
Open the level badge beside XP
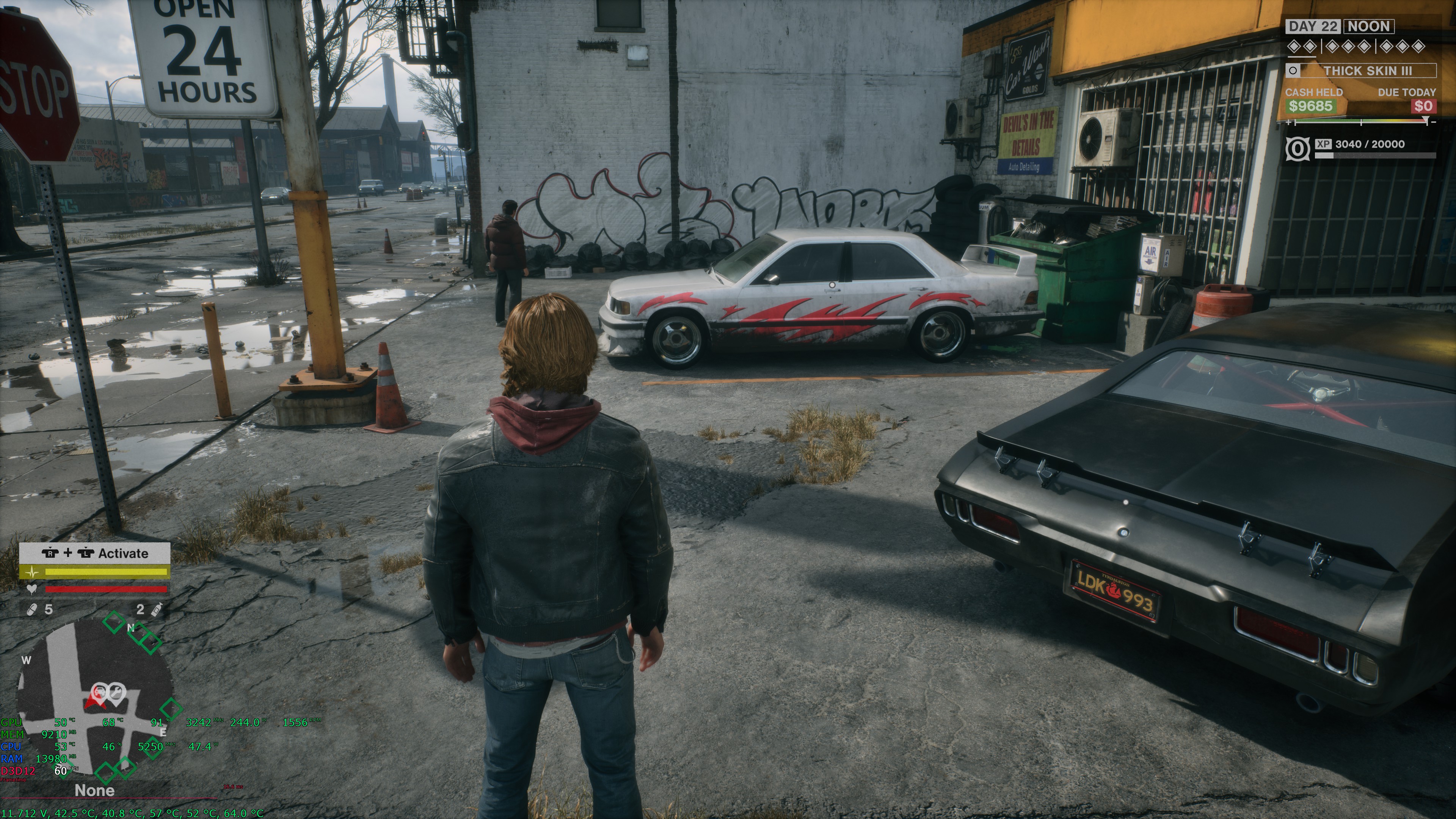1297,149
